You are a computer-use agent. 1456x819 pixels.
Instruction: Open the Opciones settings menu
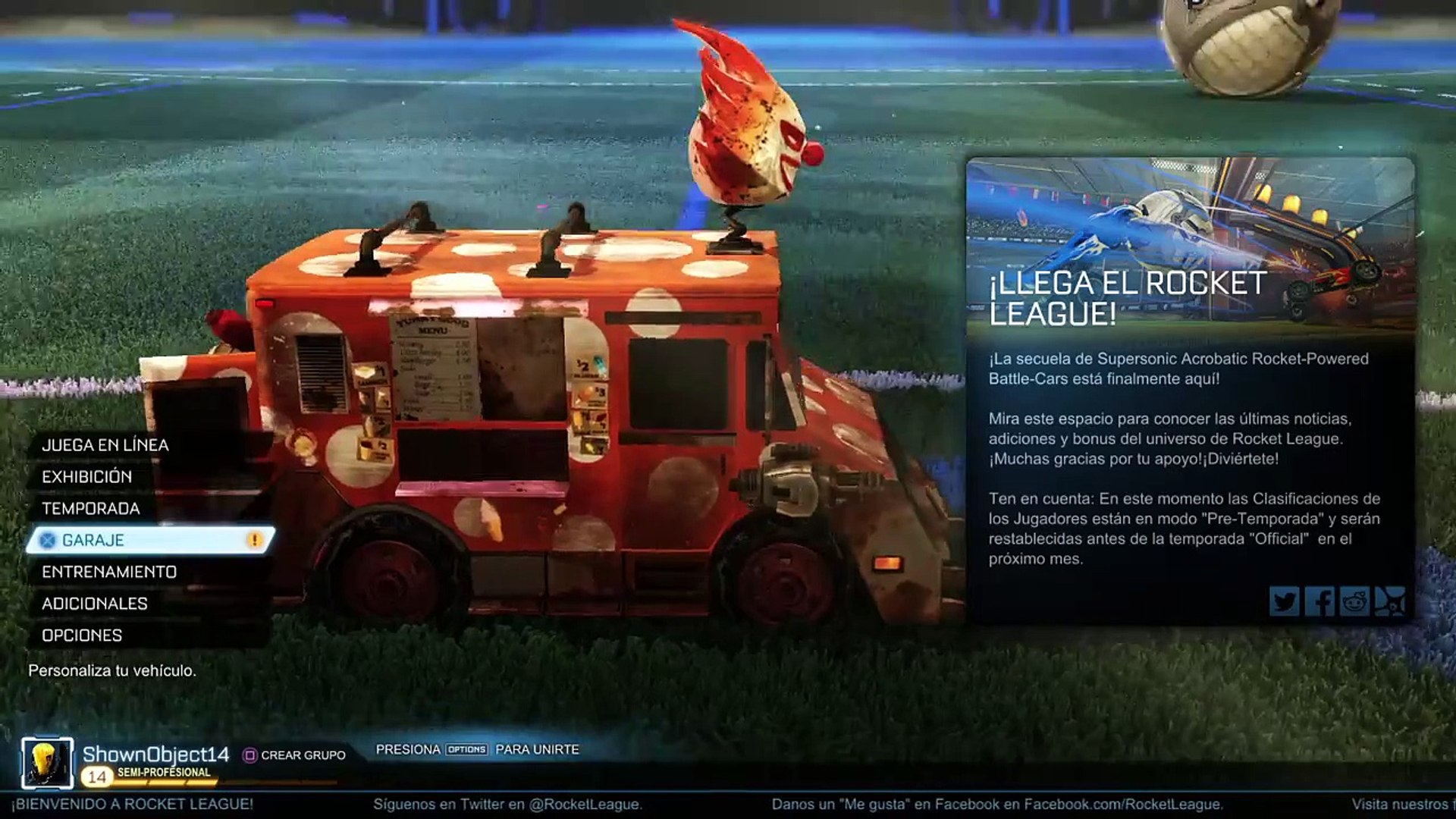(82, 635)
